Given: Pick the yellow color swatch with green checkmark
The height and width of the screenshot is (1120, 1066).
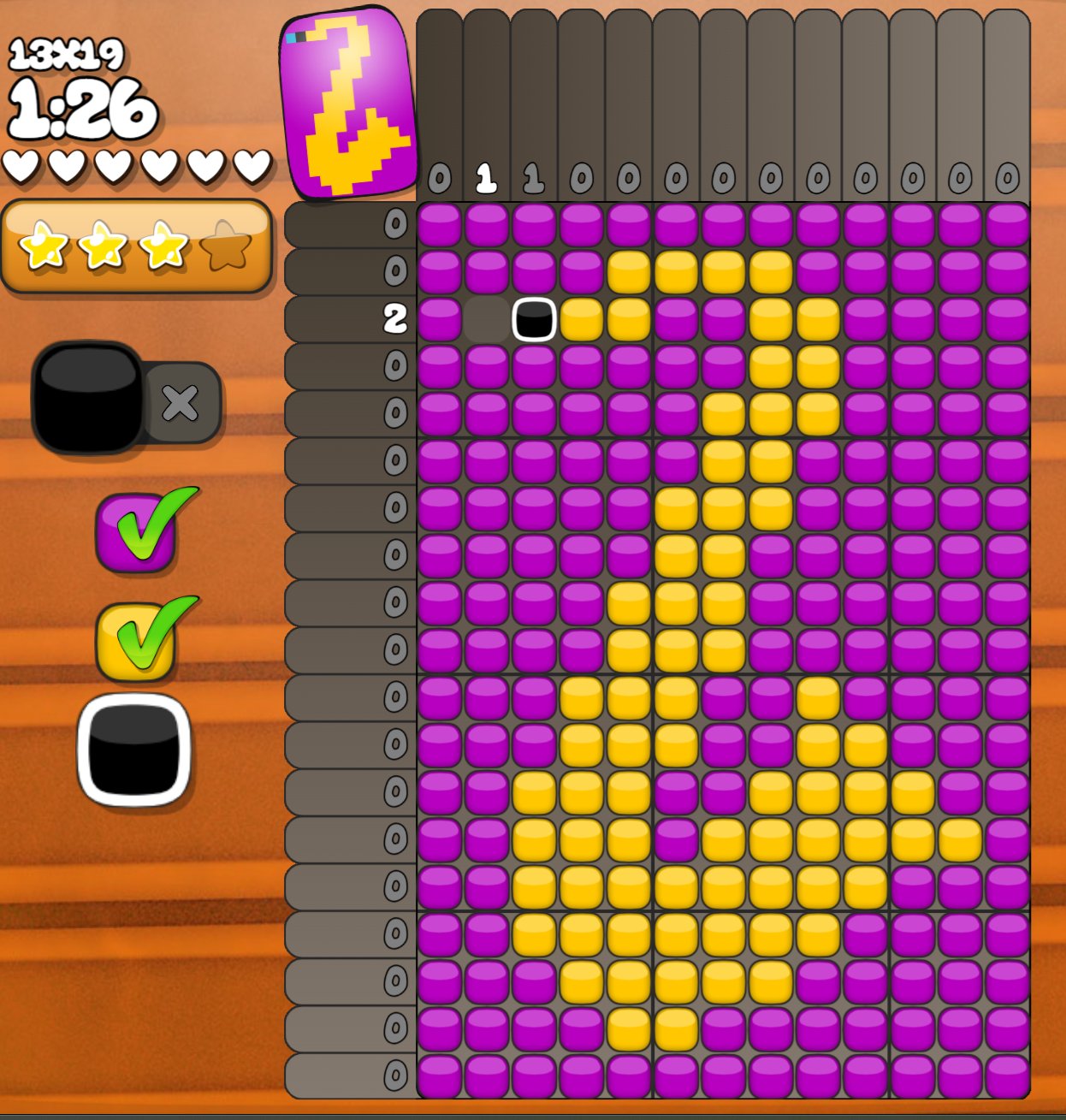Looking at the screenshot, I should coord(137,641).
